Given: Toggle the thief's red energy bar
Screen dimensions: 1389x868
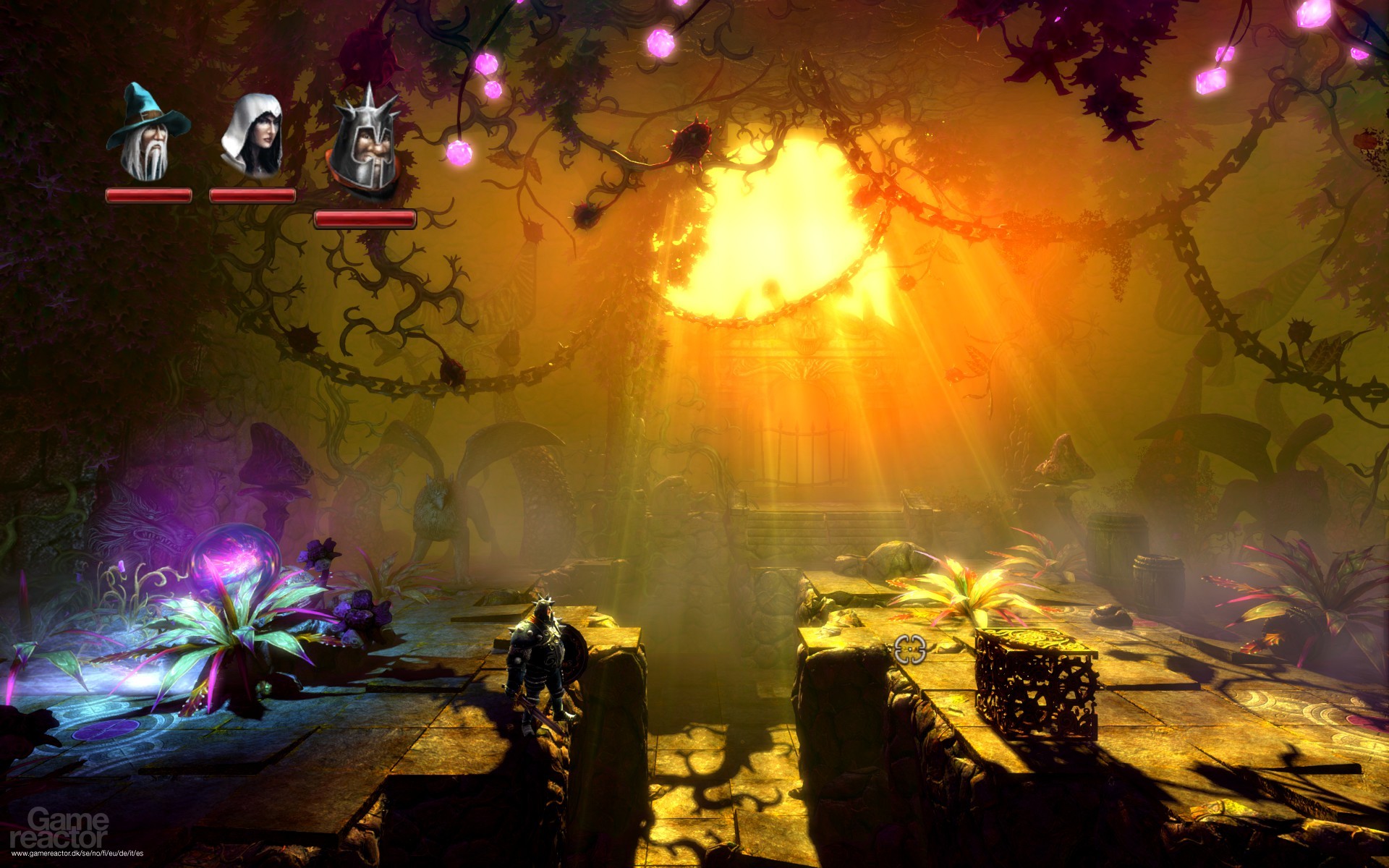Looking at the screenshot, I should point(251,194).
